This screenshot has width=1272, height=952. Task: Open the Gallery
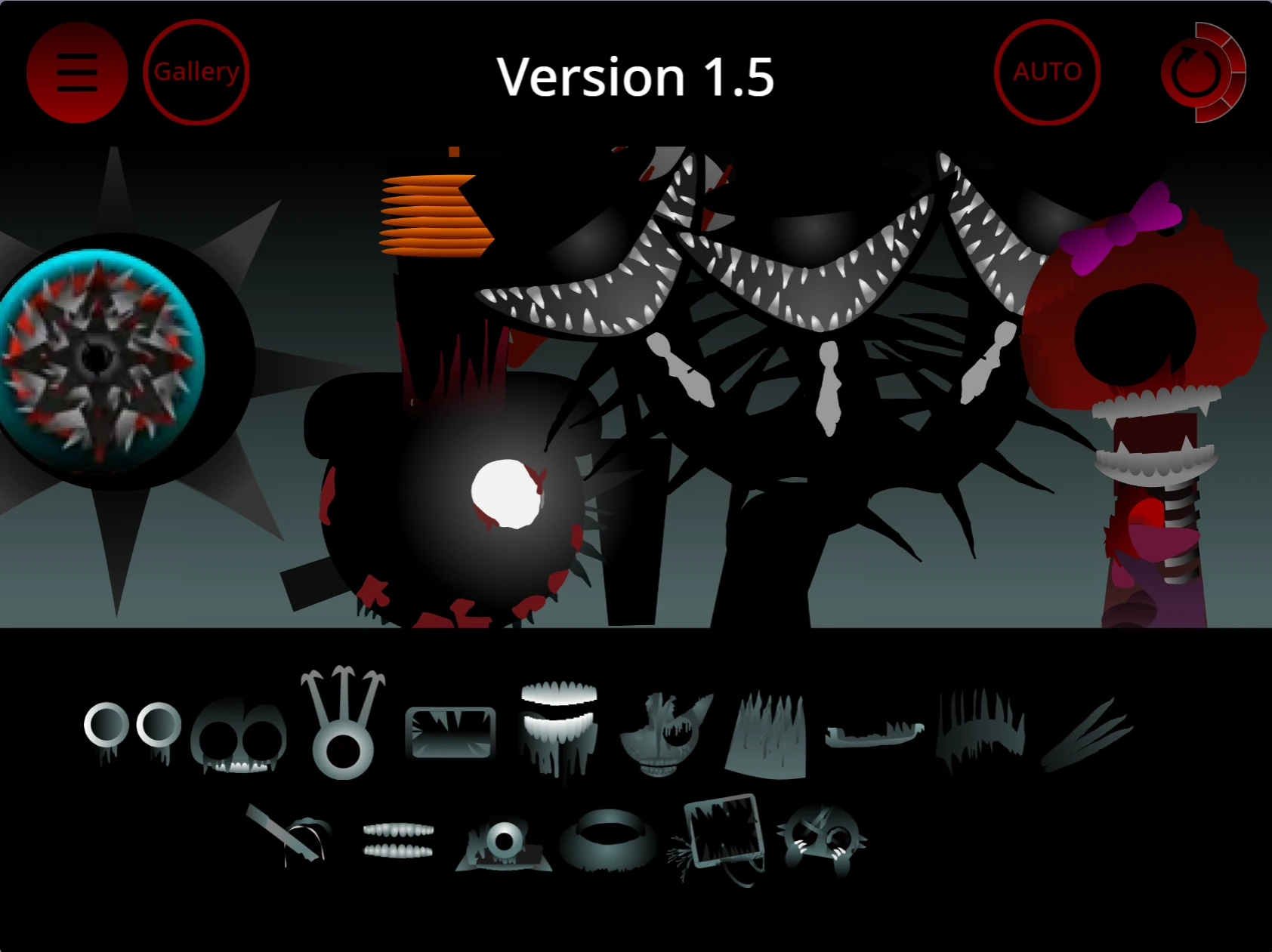tap(196, 72)
